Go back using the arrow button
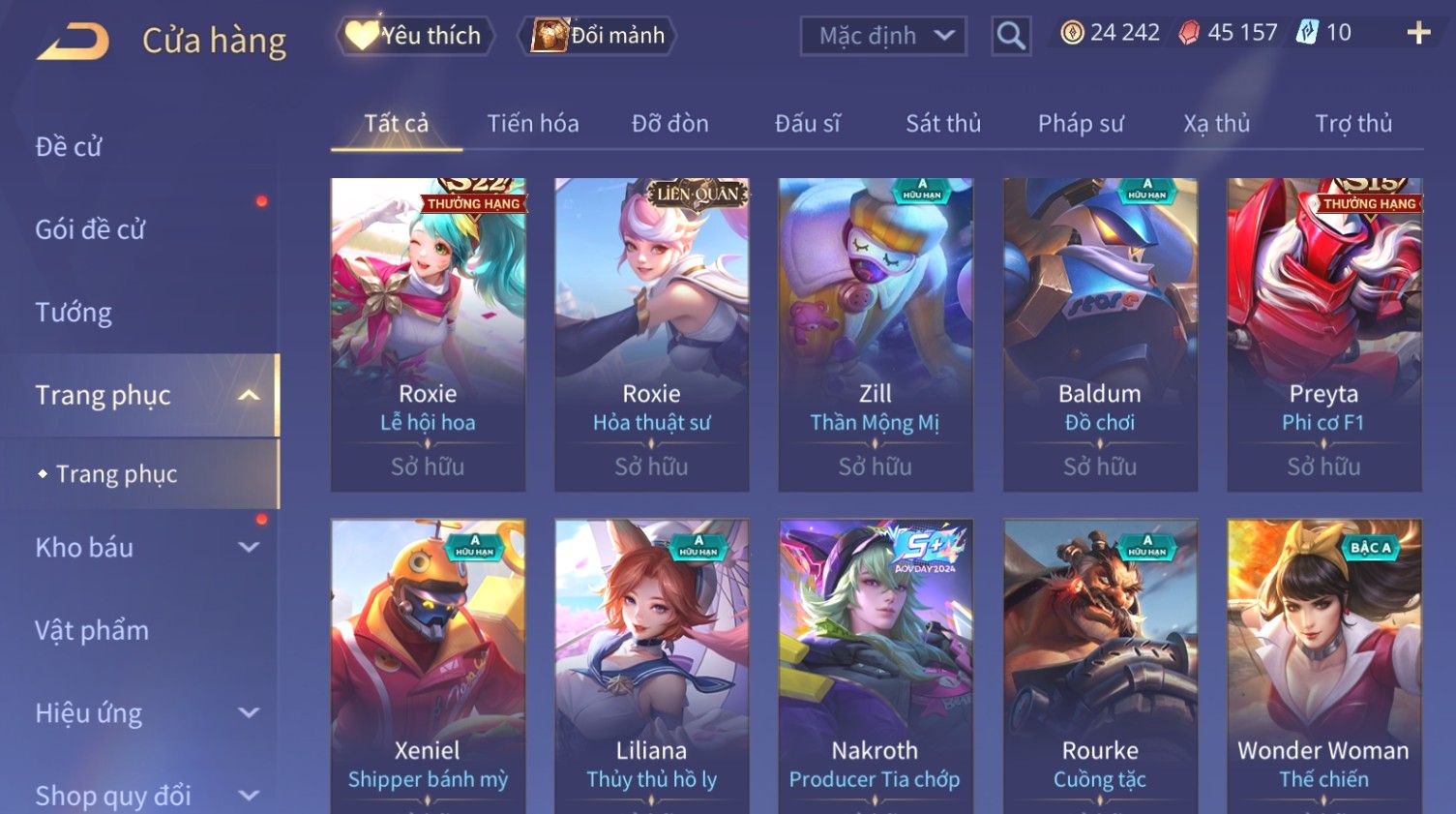This screenshot has height=814, width=1456. [74, 42]
